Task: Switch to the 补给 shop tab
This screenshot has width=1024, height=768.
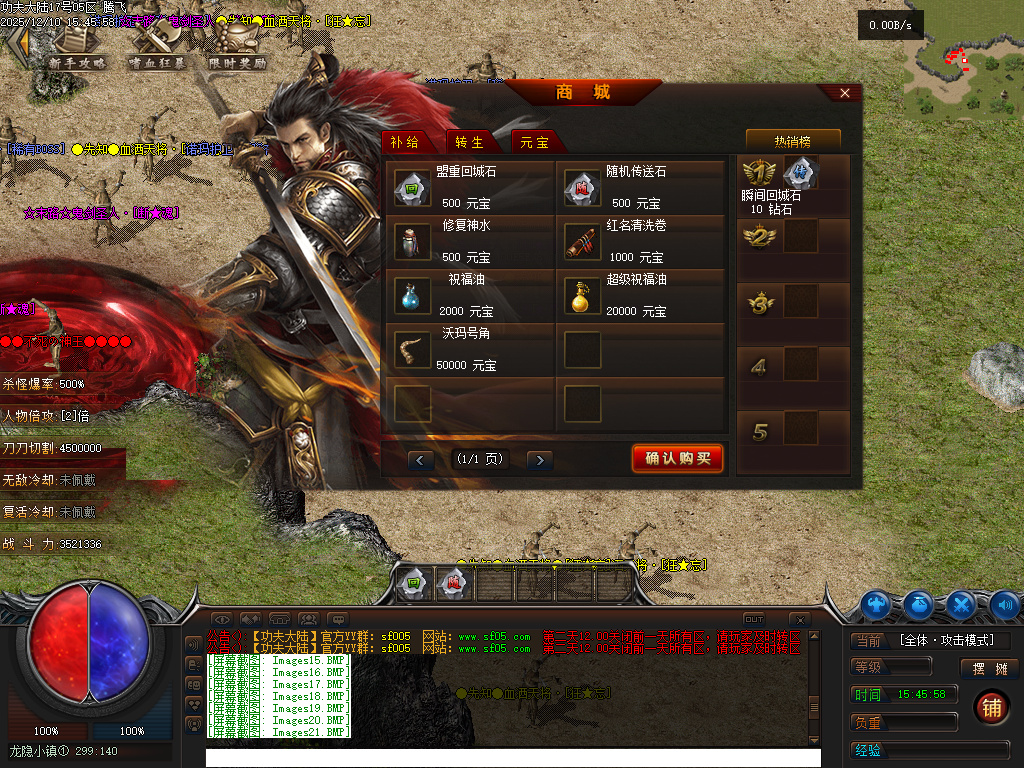Action: tap(404, 142)
